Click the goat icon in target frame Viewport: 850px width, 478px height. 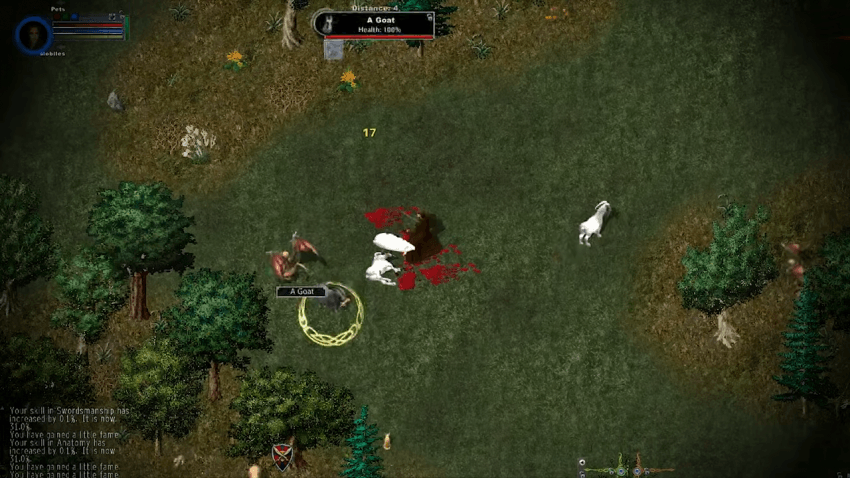pyautogui.click(x=324, y=23)
